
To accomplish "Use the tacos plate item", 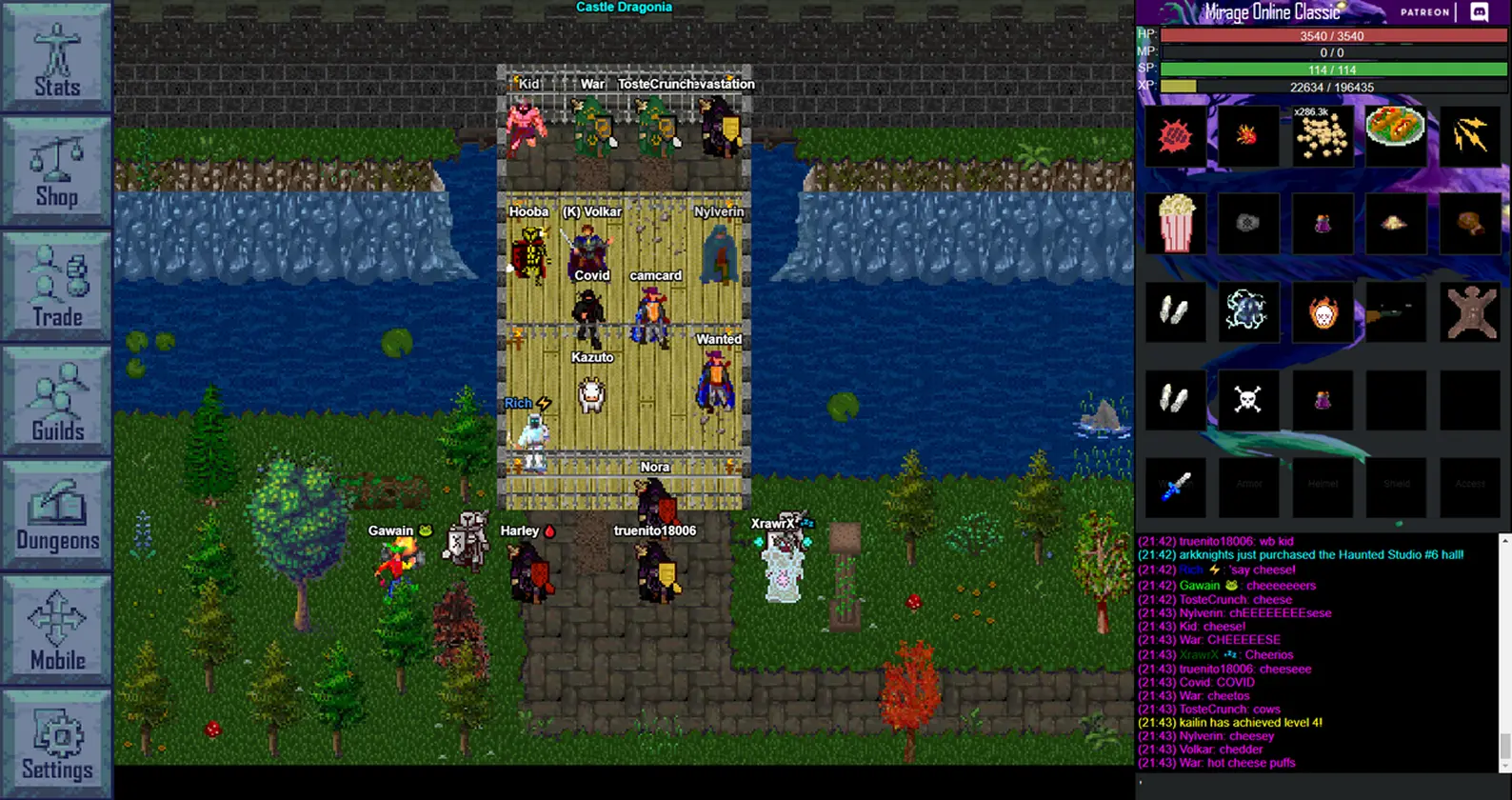I will click(x=1395, y=128).
